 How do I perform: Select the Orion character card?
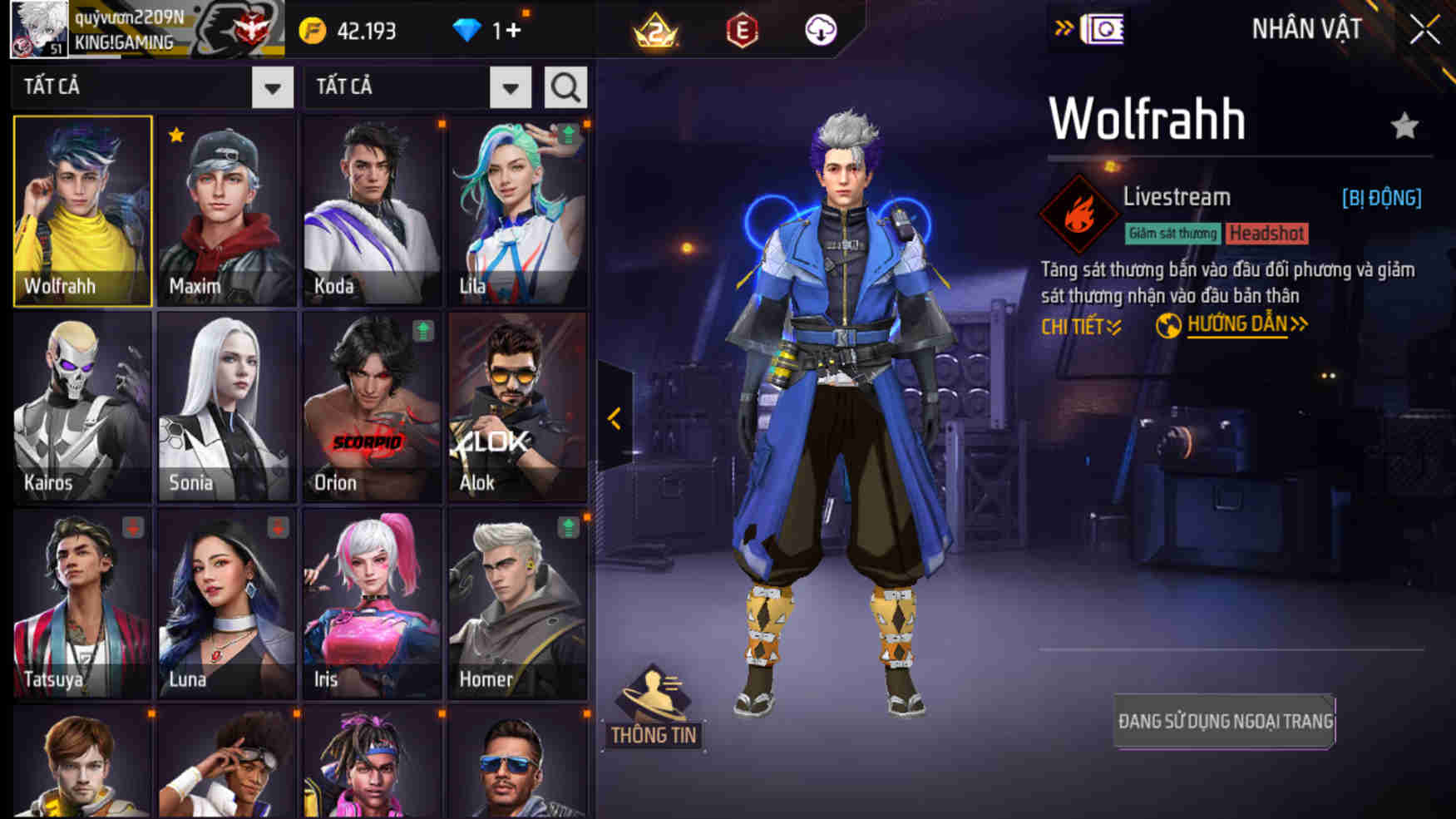pos(372,407)
